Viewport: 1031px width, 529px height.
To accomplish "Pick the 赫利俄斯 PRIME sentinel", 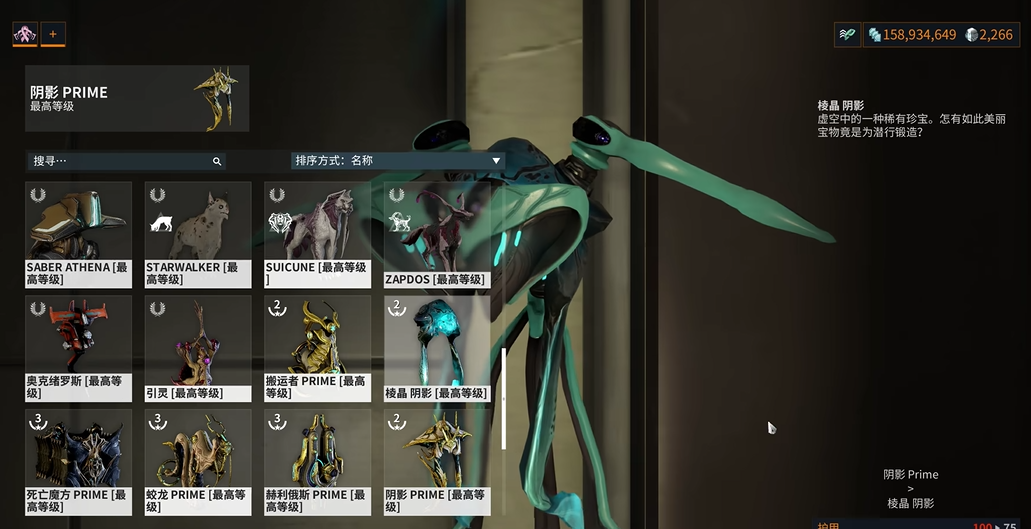I will pos(317,461).
